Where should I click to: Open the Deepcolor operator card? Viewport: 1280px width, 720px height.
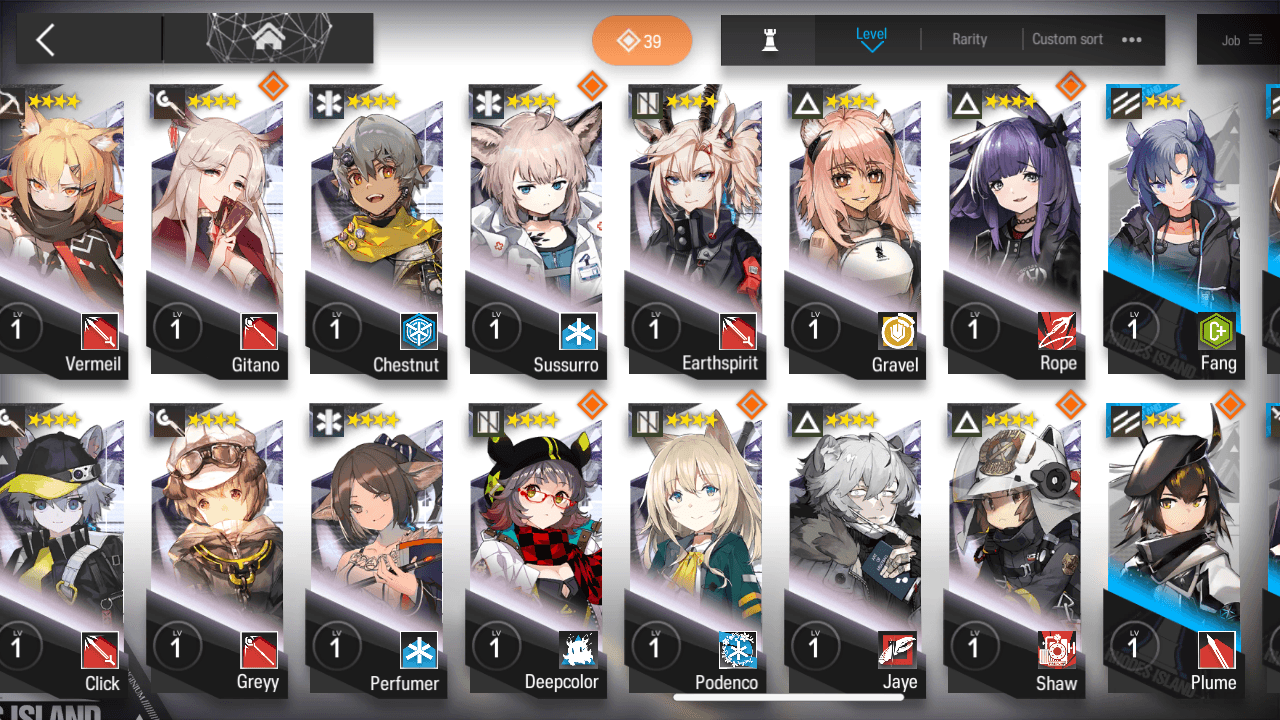click(537, 550)
